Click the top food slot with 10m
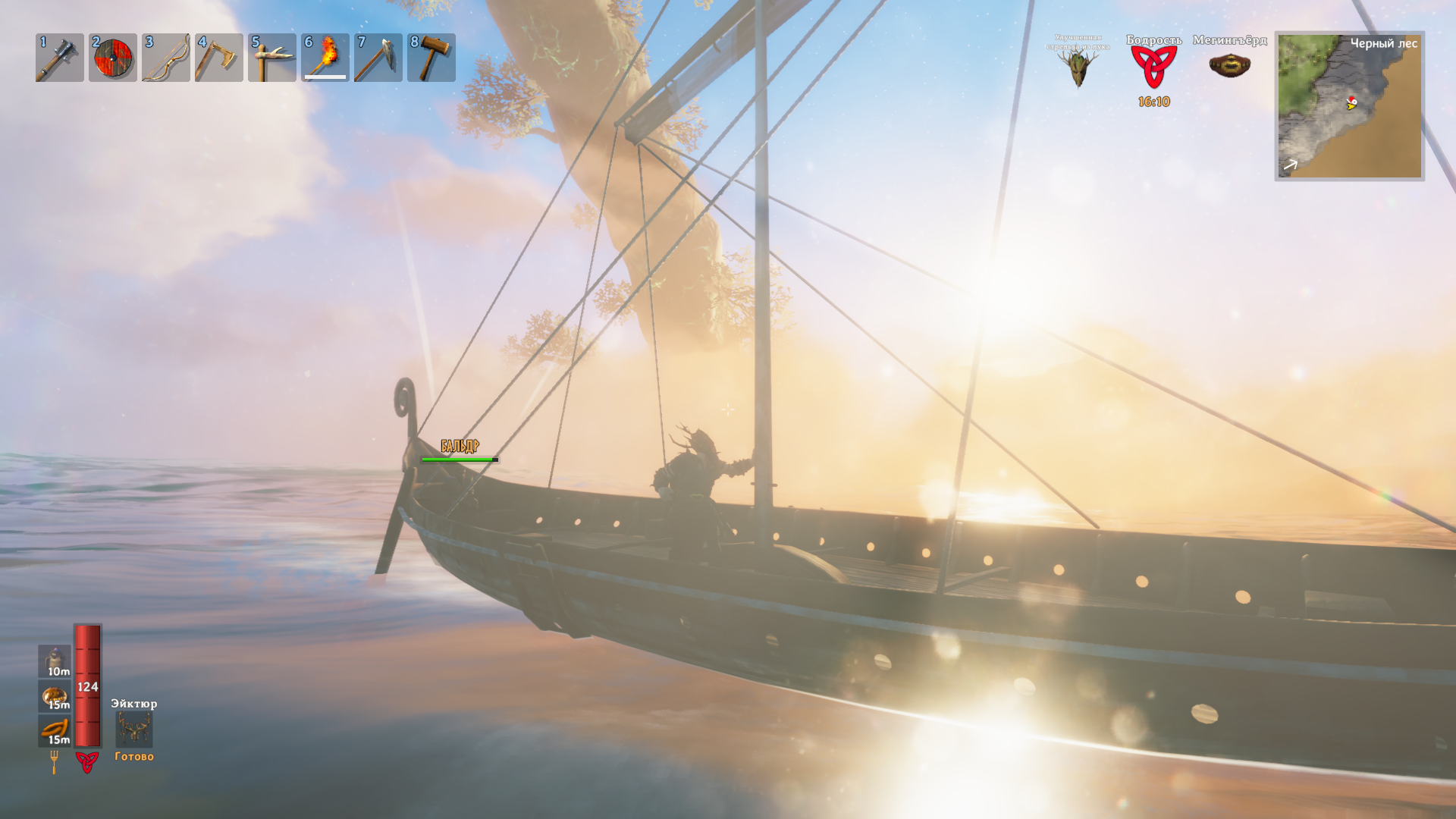Viewport: 1456px width, 819px height. tap(55, 661)
